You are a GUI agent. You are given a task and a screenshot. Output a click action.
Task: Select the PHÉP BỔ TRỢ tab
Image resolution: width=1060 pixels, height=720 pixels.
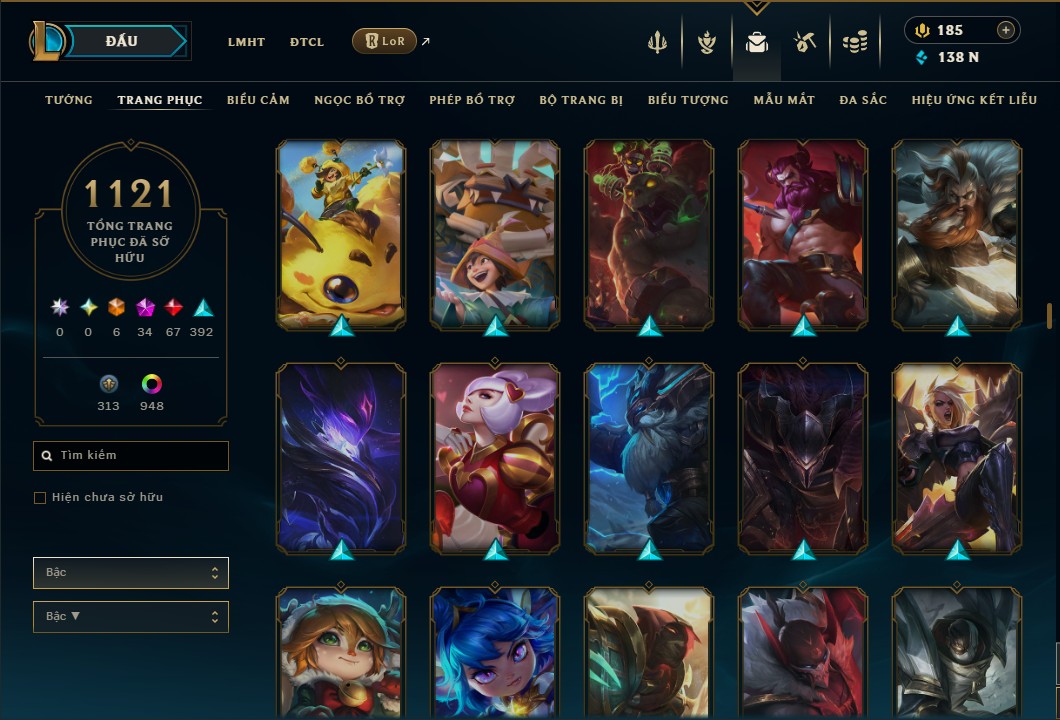472,100
